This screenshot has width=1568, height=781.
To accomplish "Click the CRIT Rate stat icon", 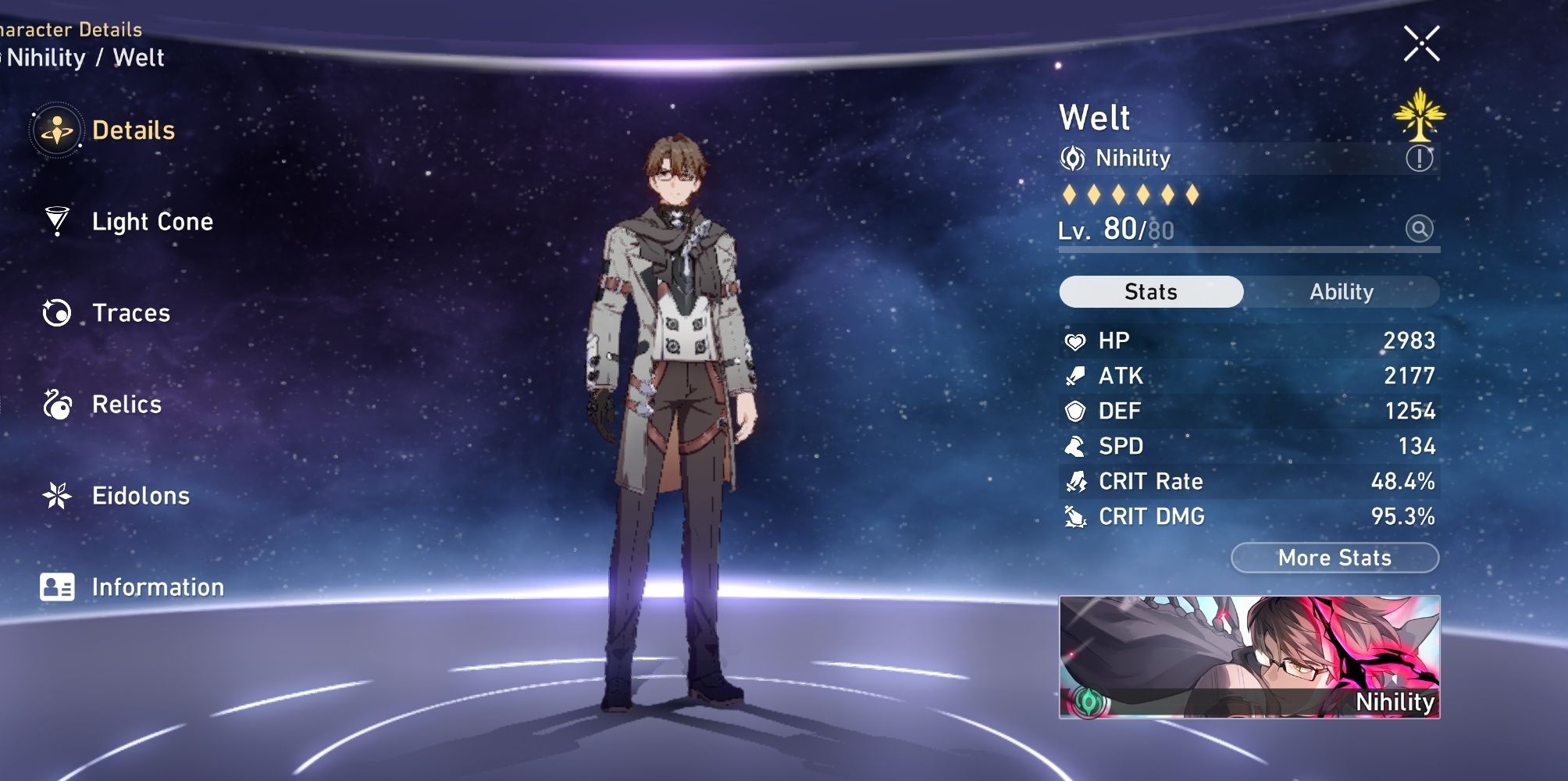I will 1078,481.
